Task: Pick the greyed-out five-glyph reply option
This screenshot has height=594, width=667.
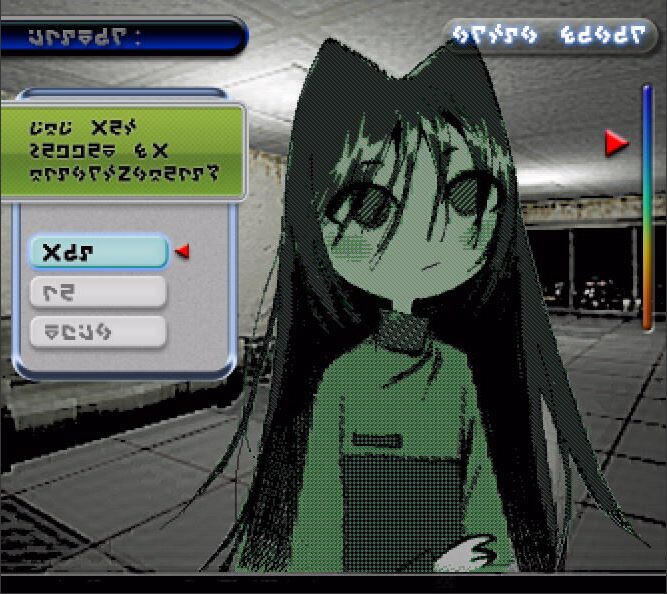Action: click(98, 332)
